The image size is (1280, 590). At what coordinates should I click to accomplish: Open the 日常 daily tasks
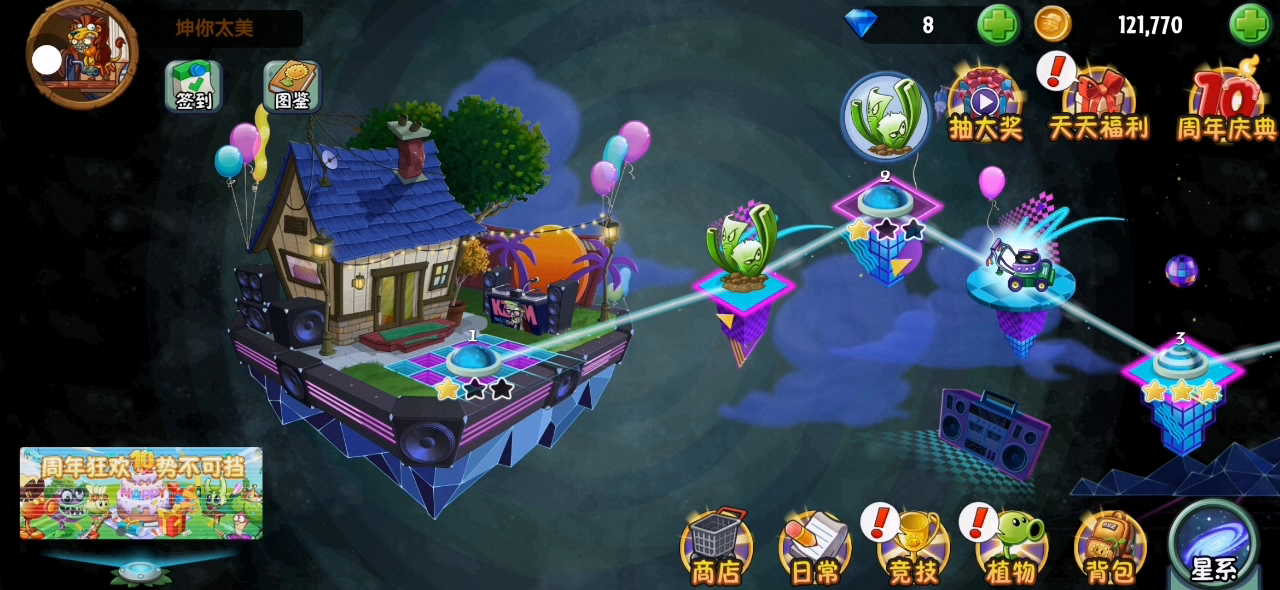coord(815,546)
